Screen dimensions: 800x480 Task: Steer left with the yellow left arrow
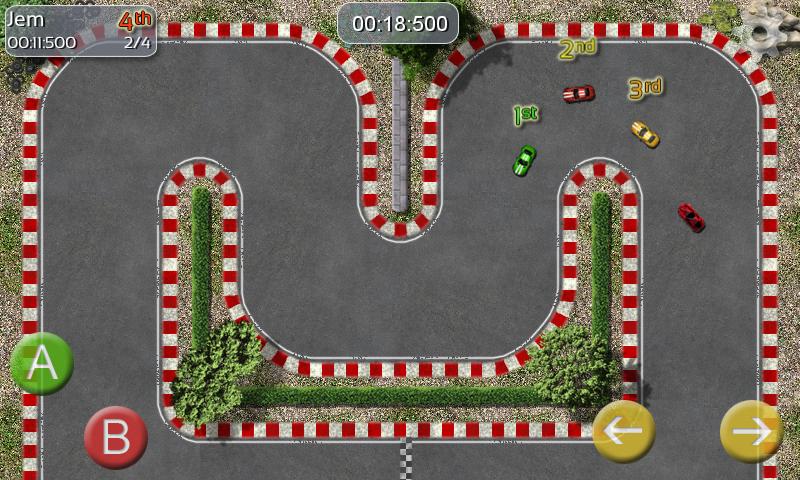tap(624, 431)
